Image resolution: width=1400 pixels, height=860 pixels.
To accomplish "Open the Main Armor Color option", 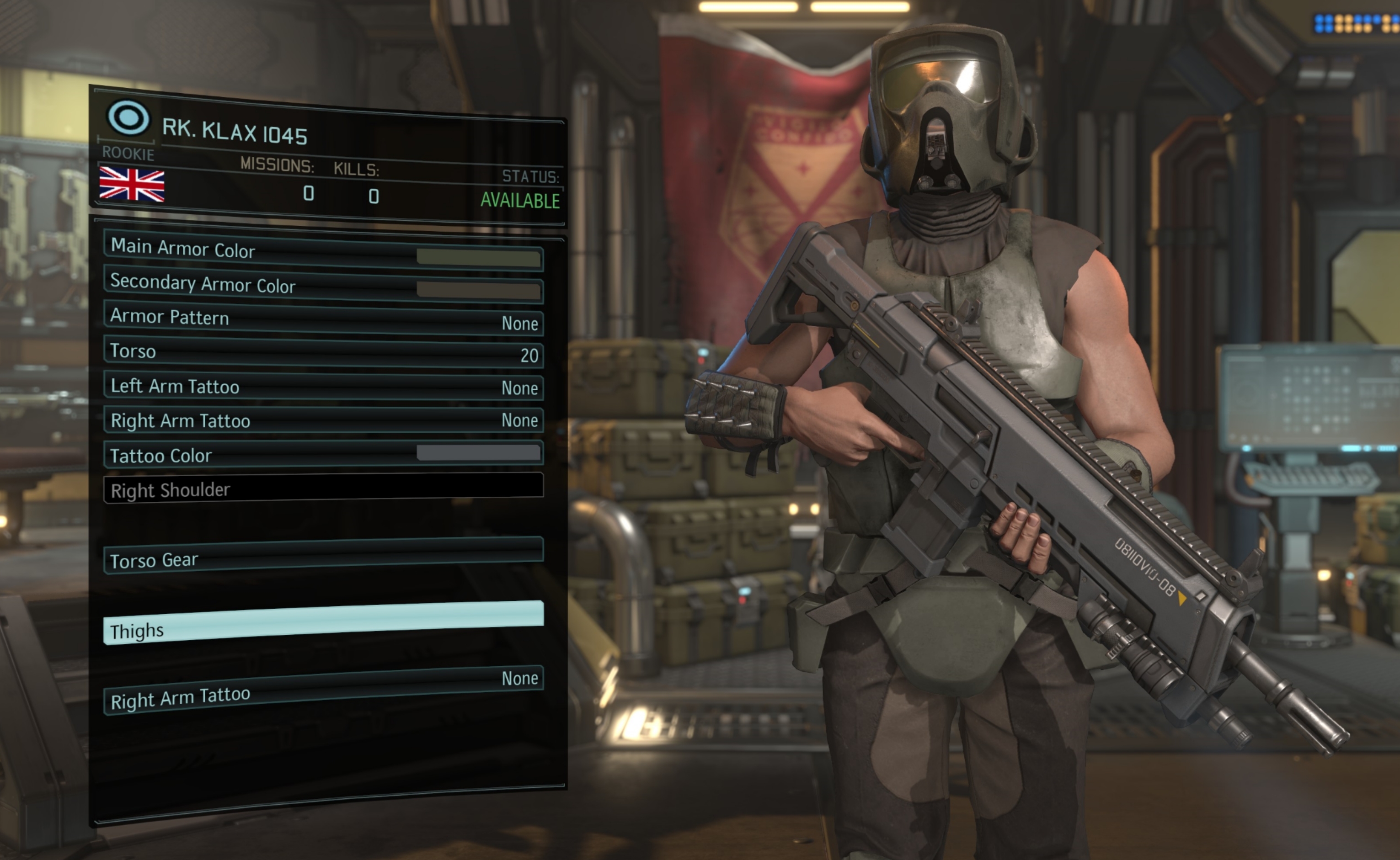I will [x=323, y=251].
